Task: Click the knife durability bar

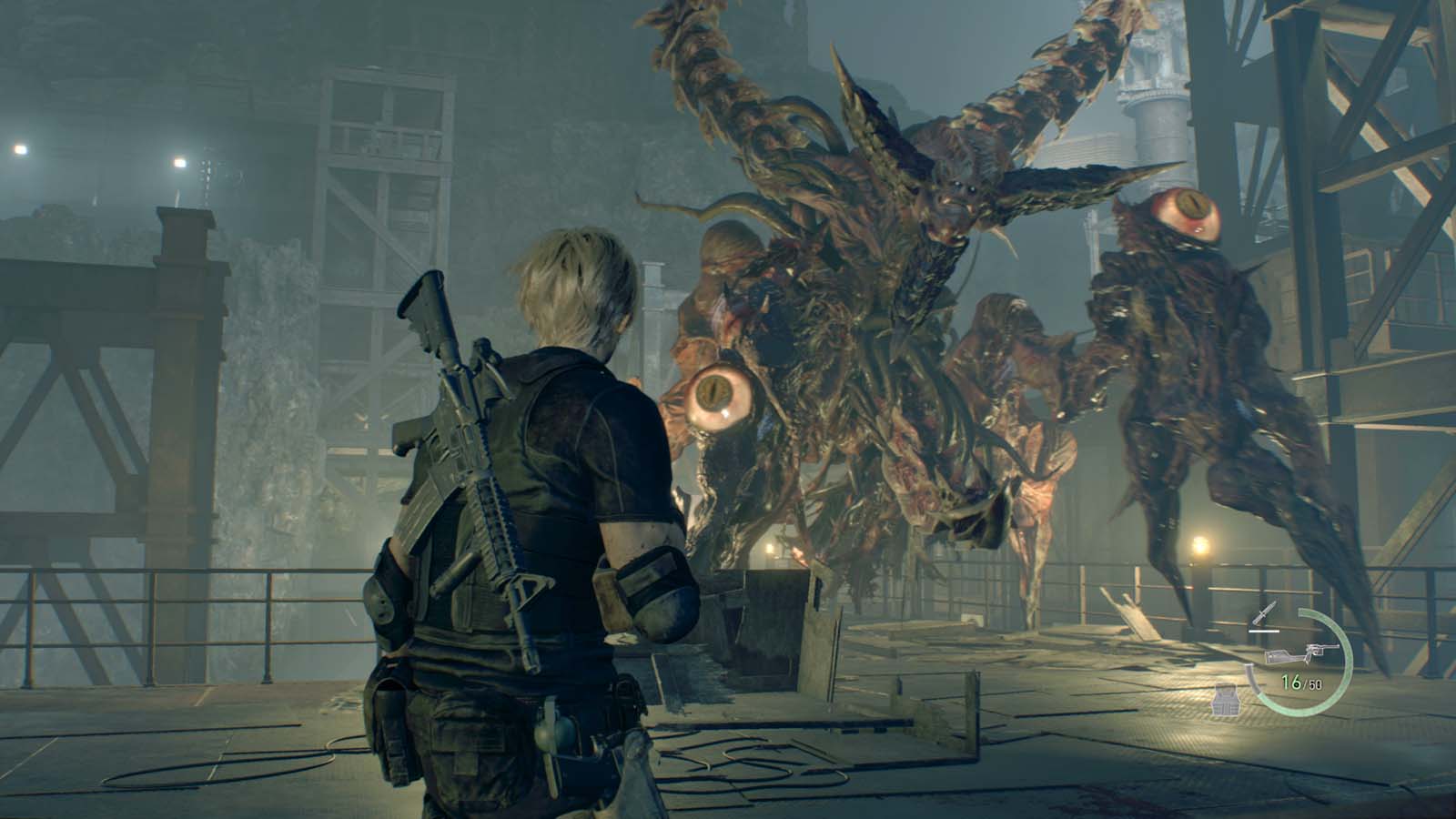Action: click(x=1263, y=631)
